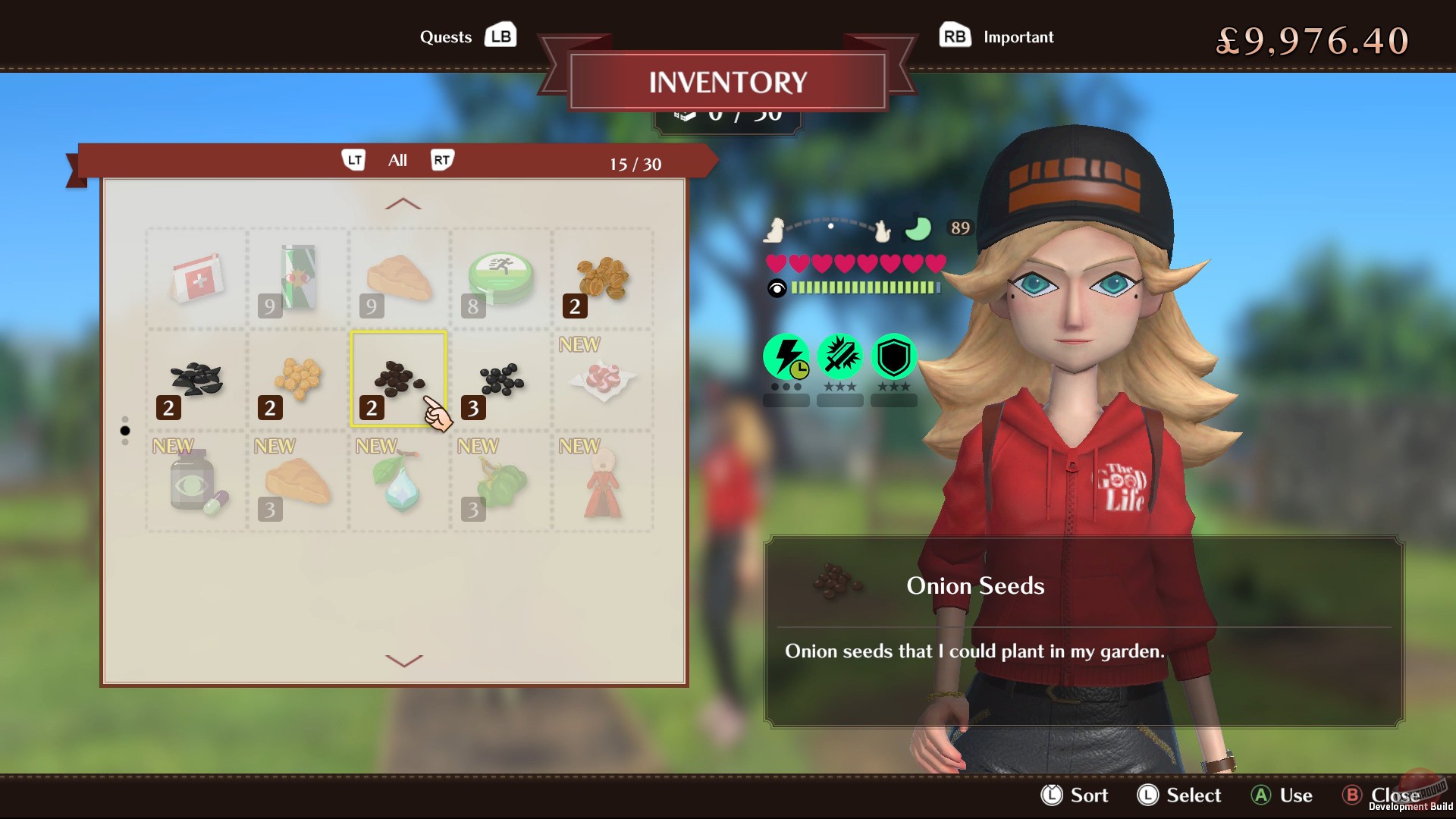Viewport: 1456px width, 819px height.
Task: Select the NEW eye-labeled pill bottle
Action: tap(195, 484)
